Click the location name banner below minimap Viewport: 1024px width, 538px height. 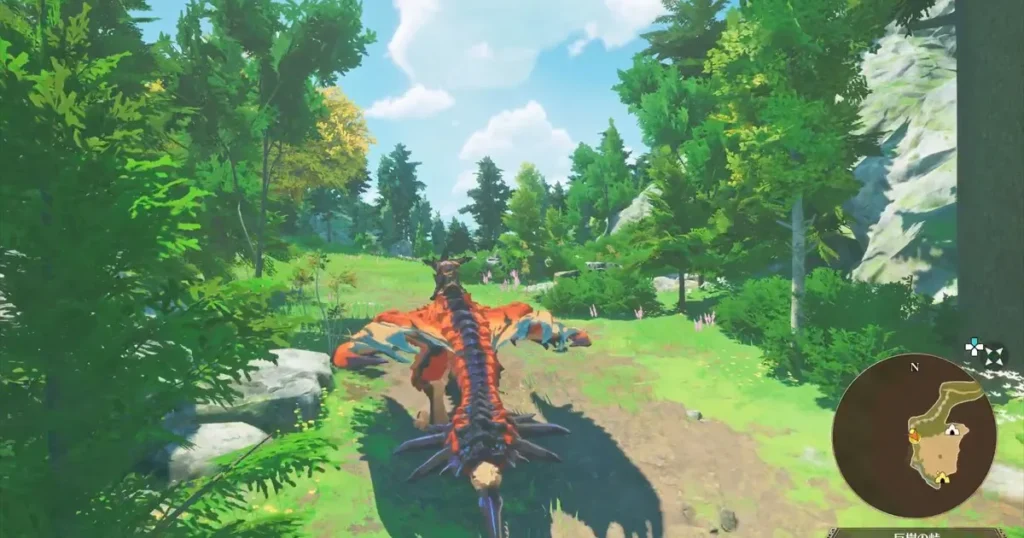coord(918,532)
